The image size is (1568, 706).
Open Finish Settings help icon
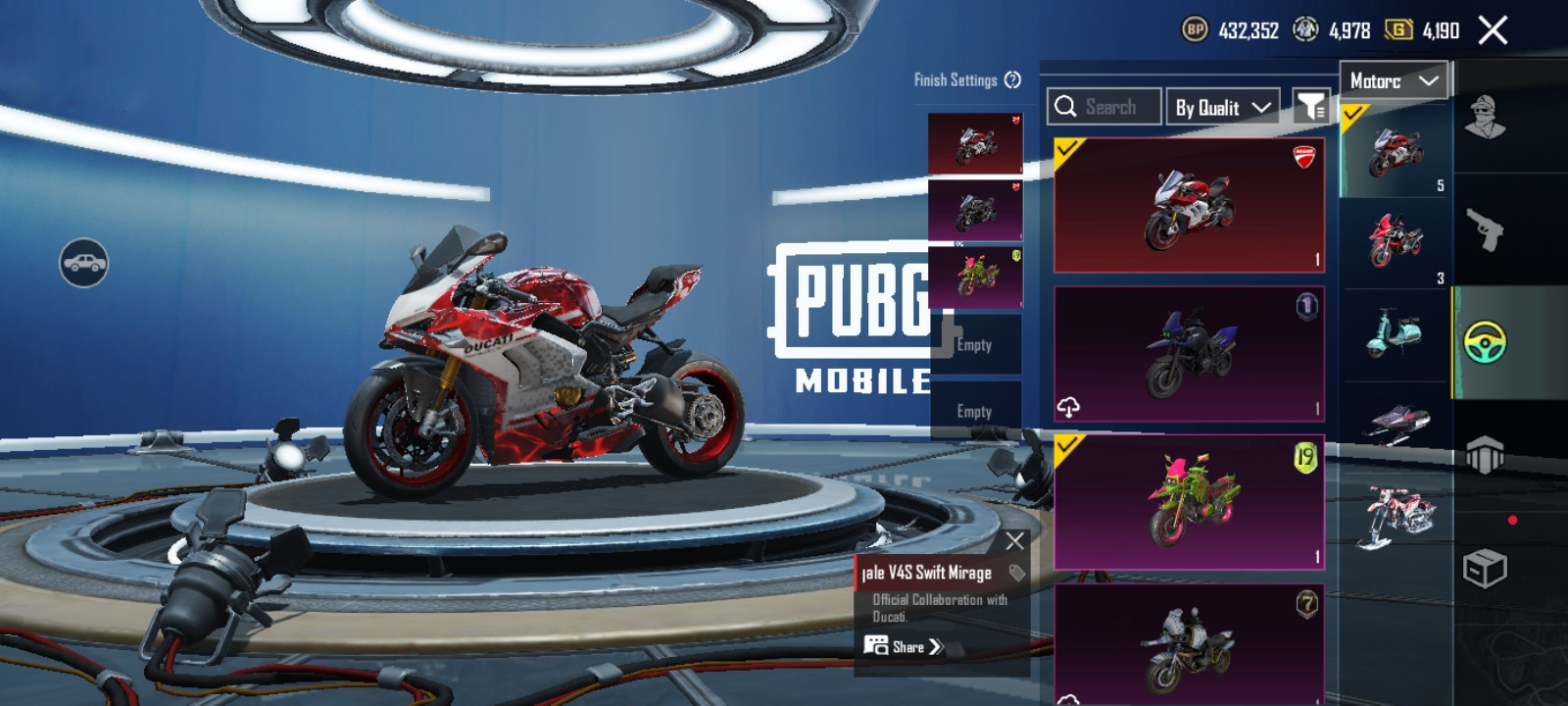(1013, 80)
